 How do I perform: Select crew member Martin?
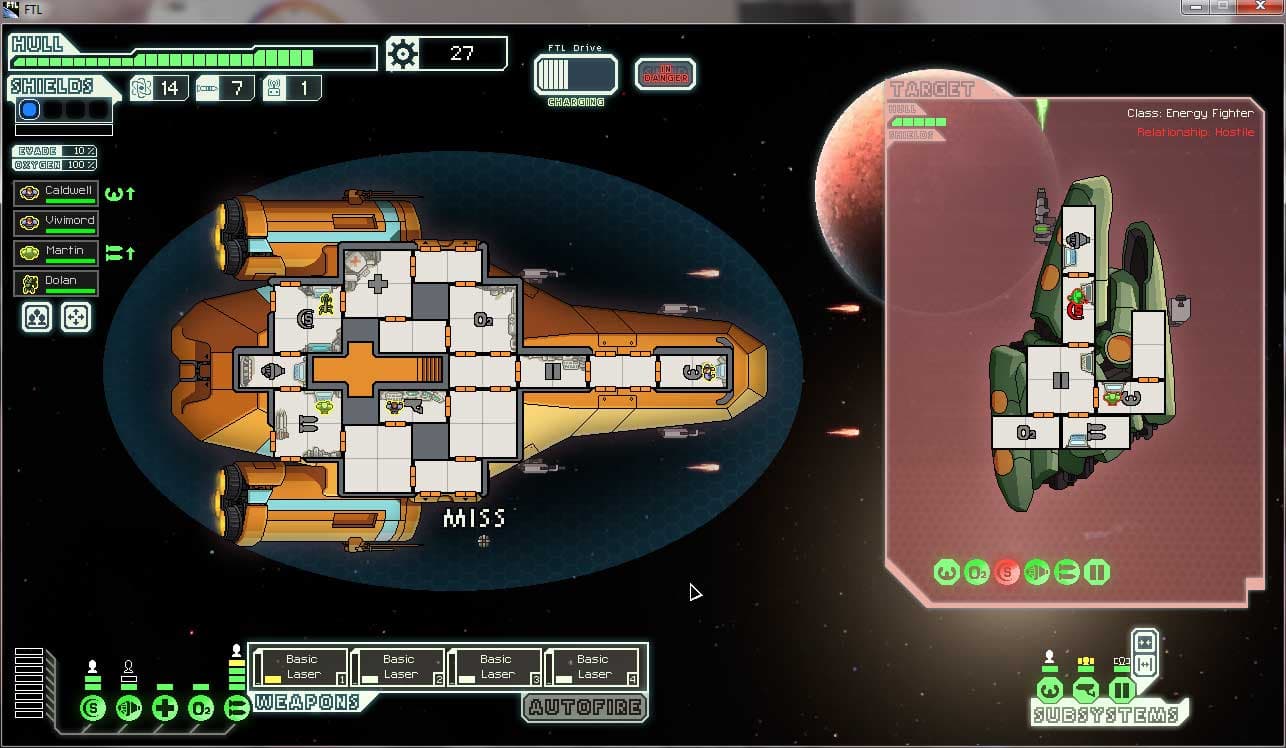56,253
